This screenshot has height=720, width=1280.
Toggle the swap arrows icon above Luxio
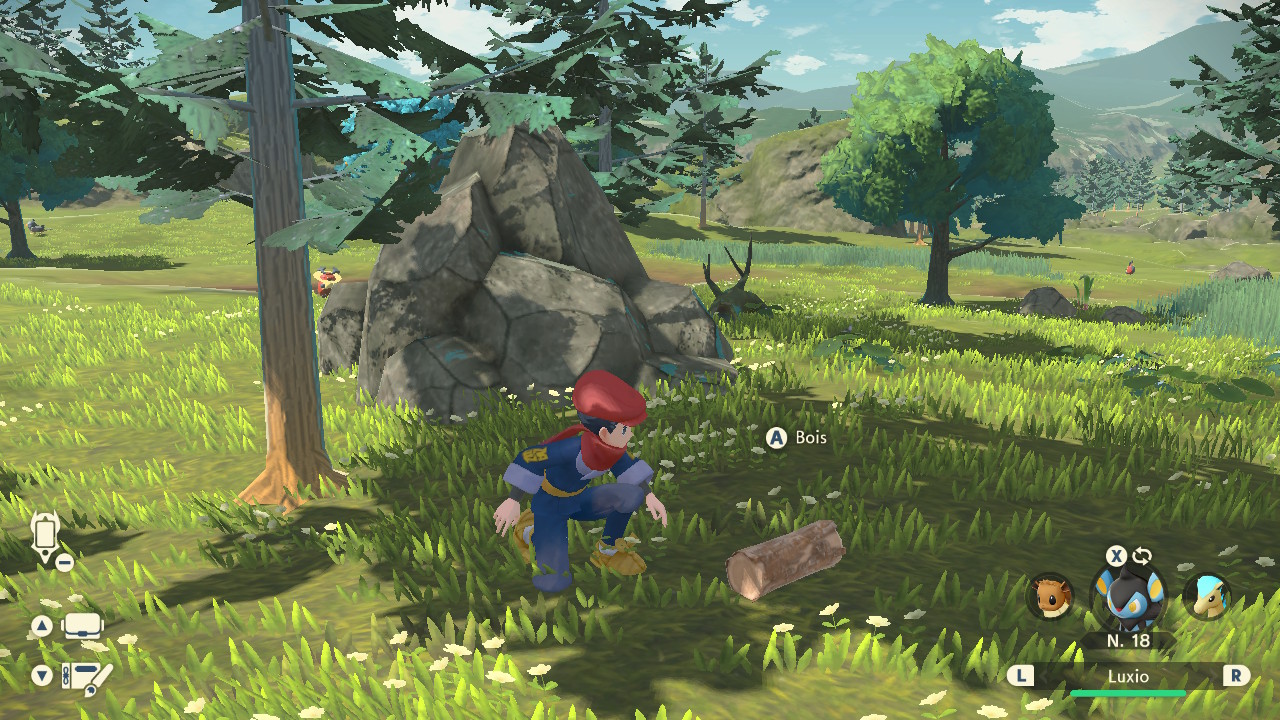click(x=1141, y=556)
